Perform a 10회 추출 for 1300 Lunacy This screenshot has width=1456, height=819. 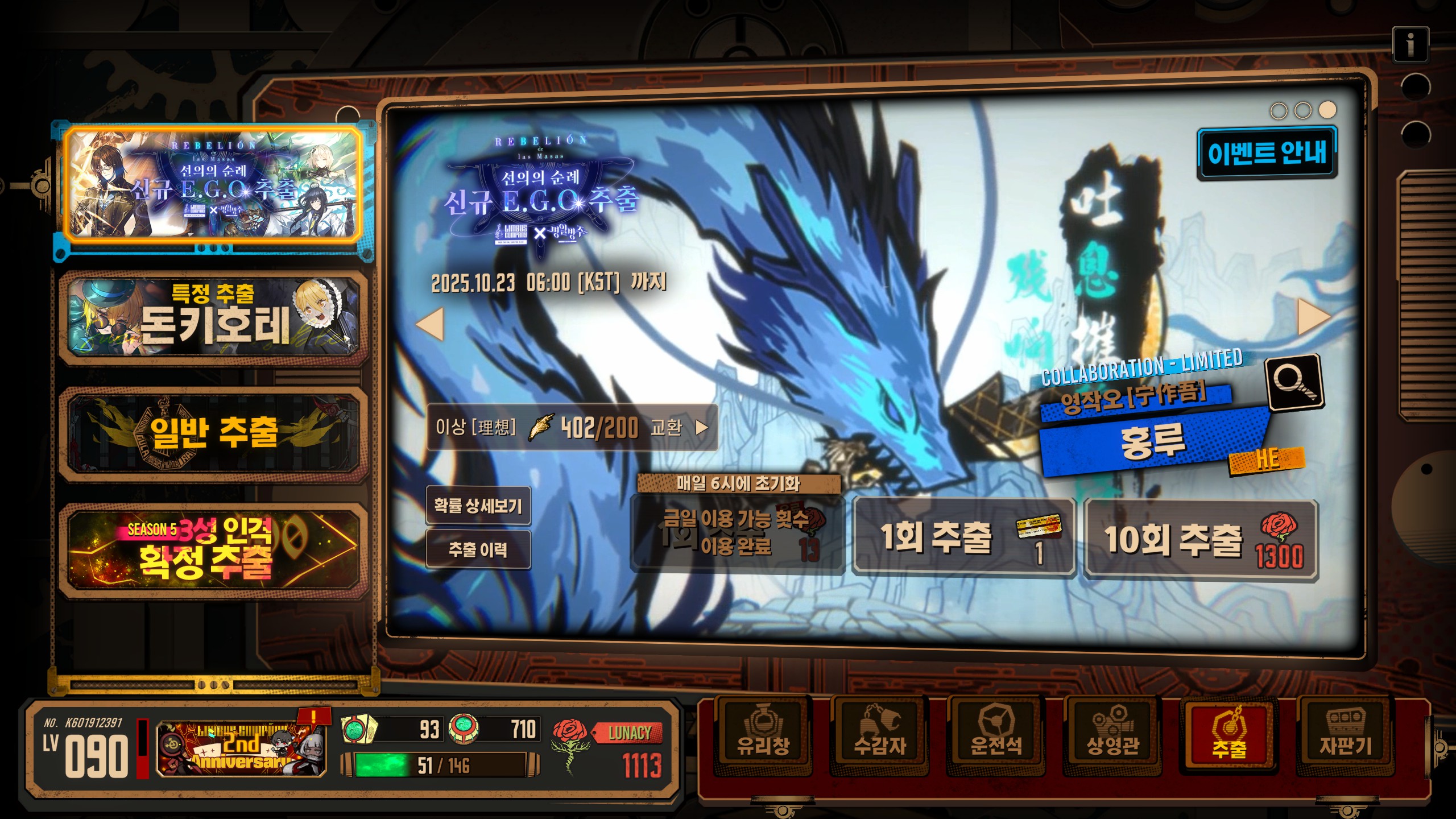pyautogui.click(x=1200, y=539)
